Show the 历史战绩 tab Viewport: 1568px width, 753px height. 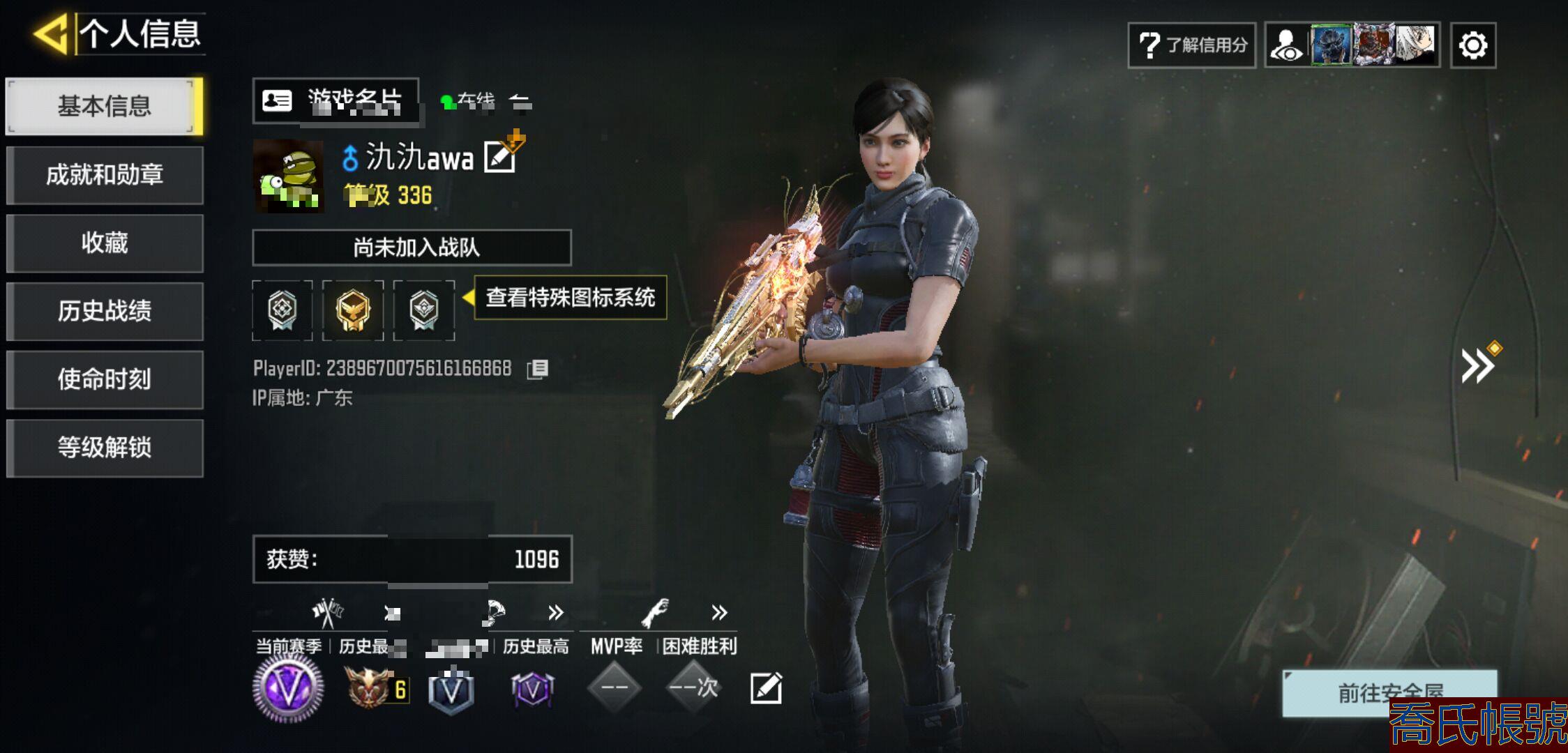(x=104, y=311)
